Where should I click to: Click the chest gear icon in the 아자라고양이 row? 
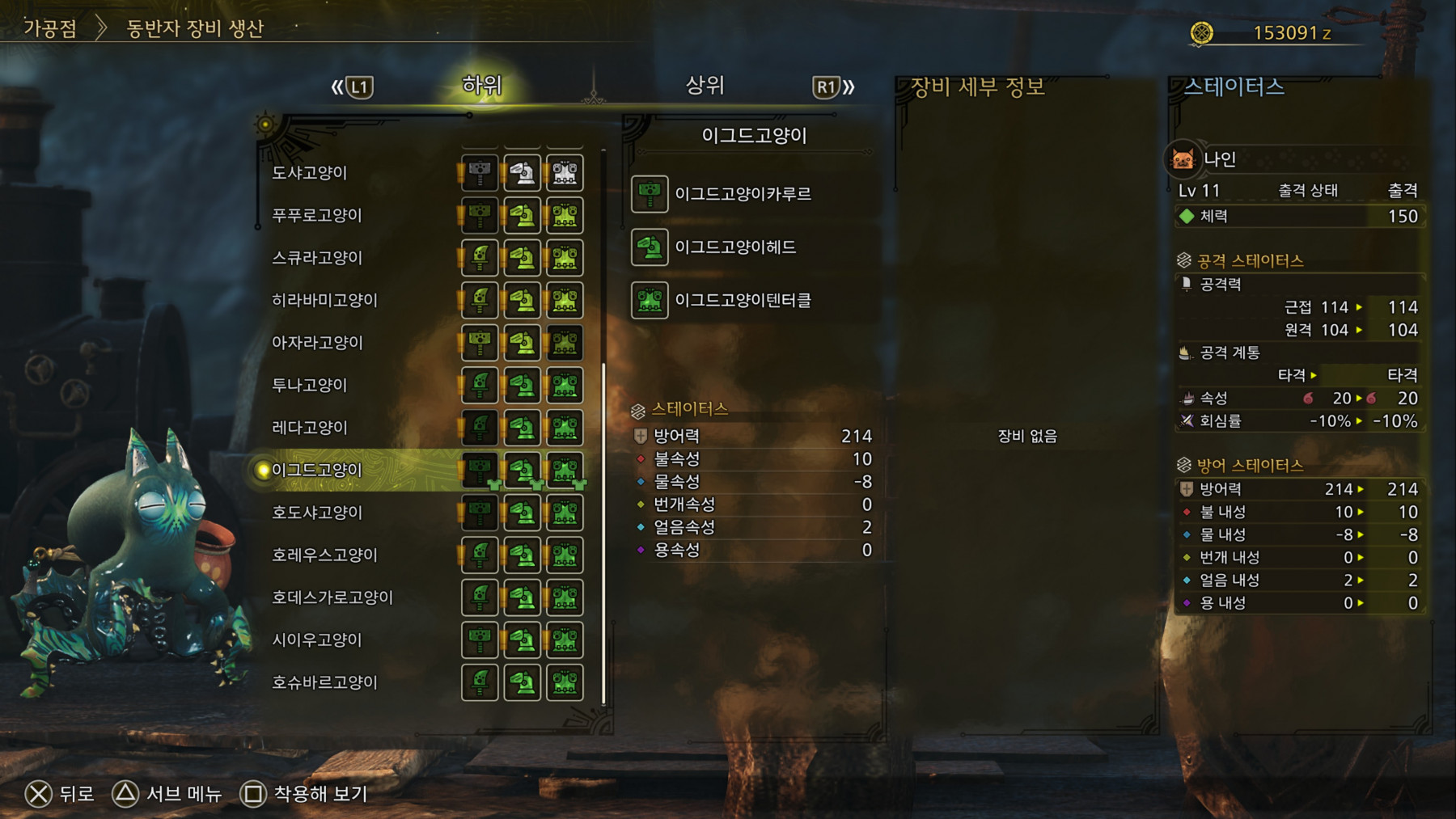point(565,343)
